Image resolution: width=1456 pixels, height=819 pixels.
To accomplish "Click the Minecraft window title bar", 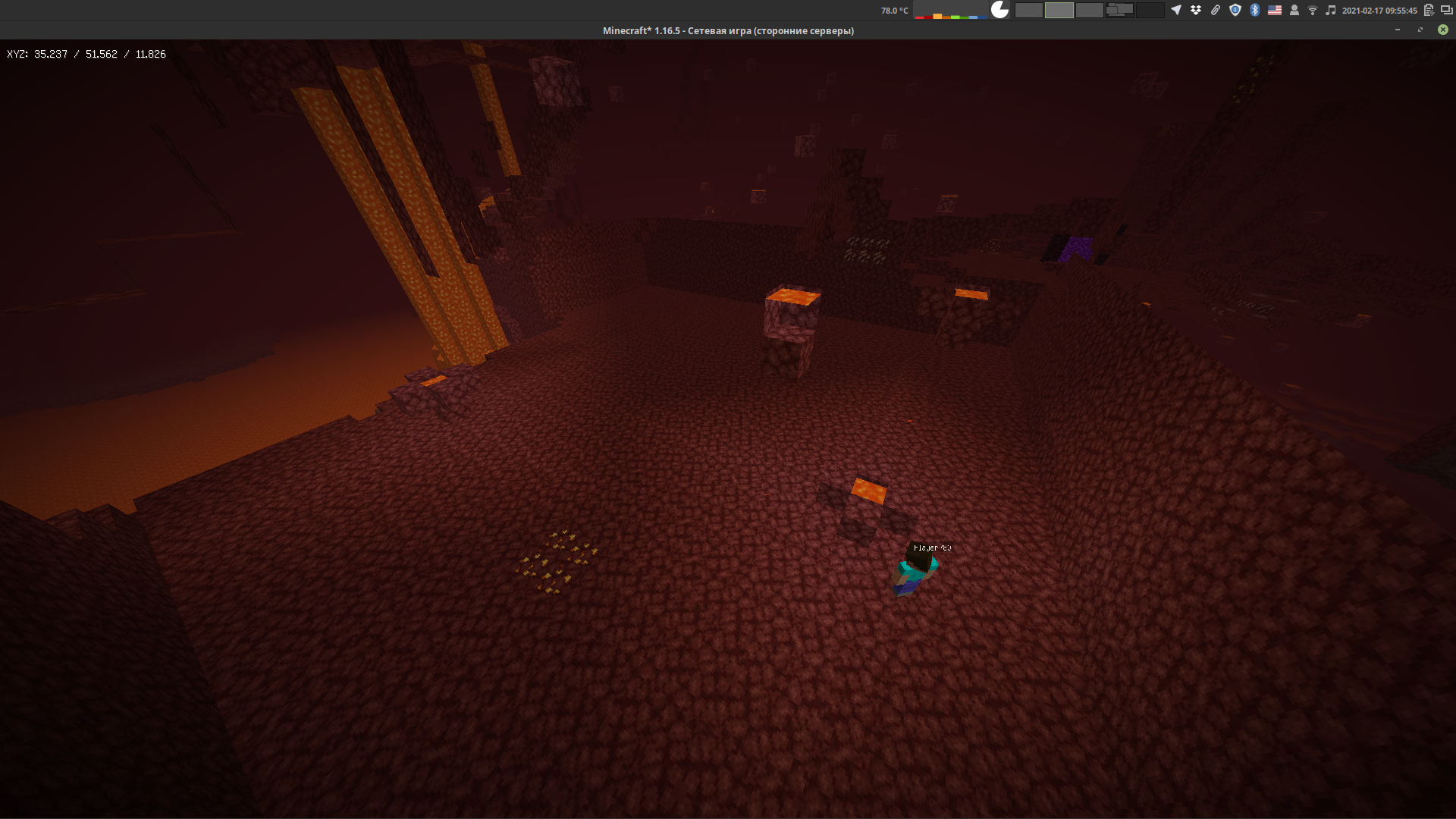I will pyautogui.click(x=728, y=30).
